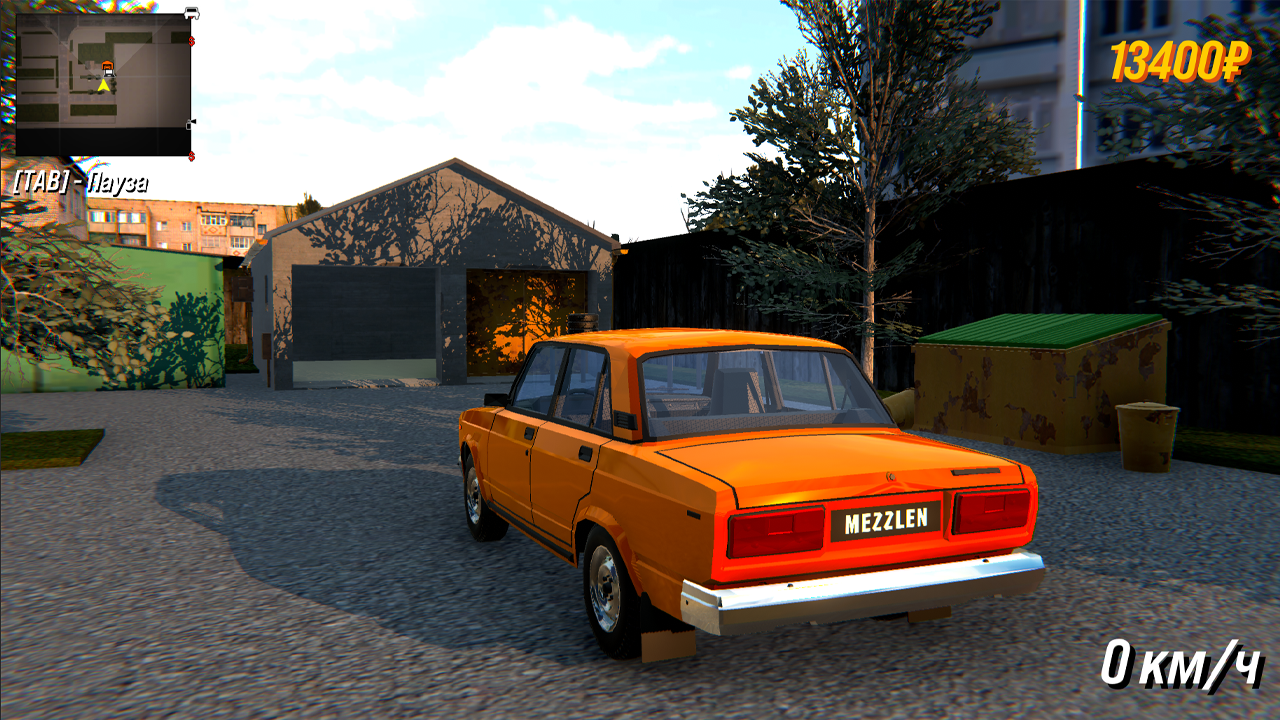
Task: Click the right taillight of the sedan
Action: 990,510
